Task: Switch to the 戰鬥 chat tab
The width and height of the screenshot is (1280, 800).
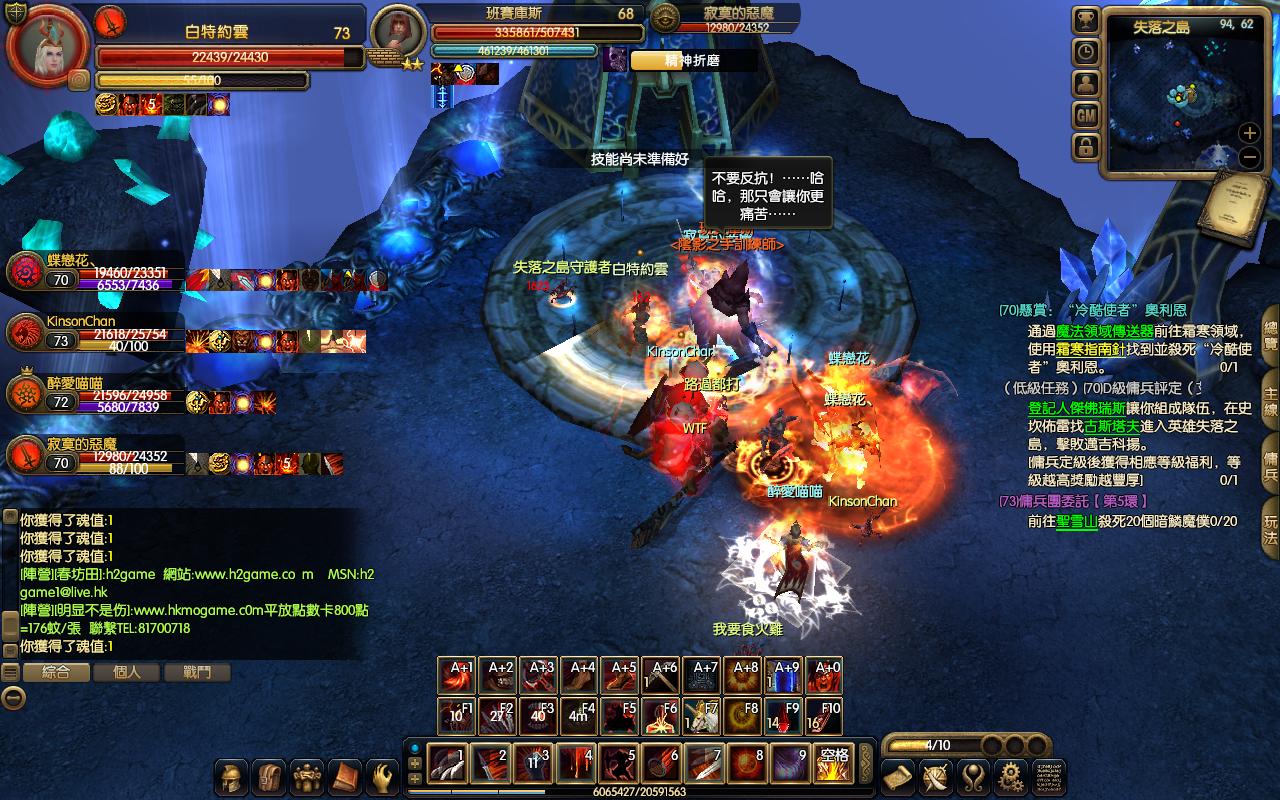Action: pyautogui.click(x=197, y=673)
